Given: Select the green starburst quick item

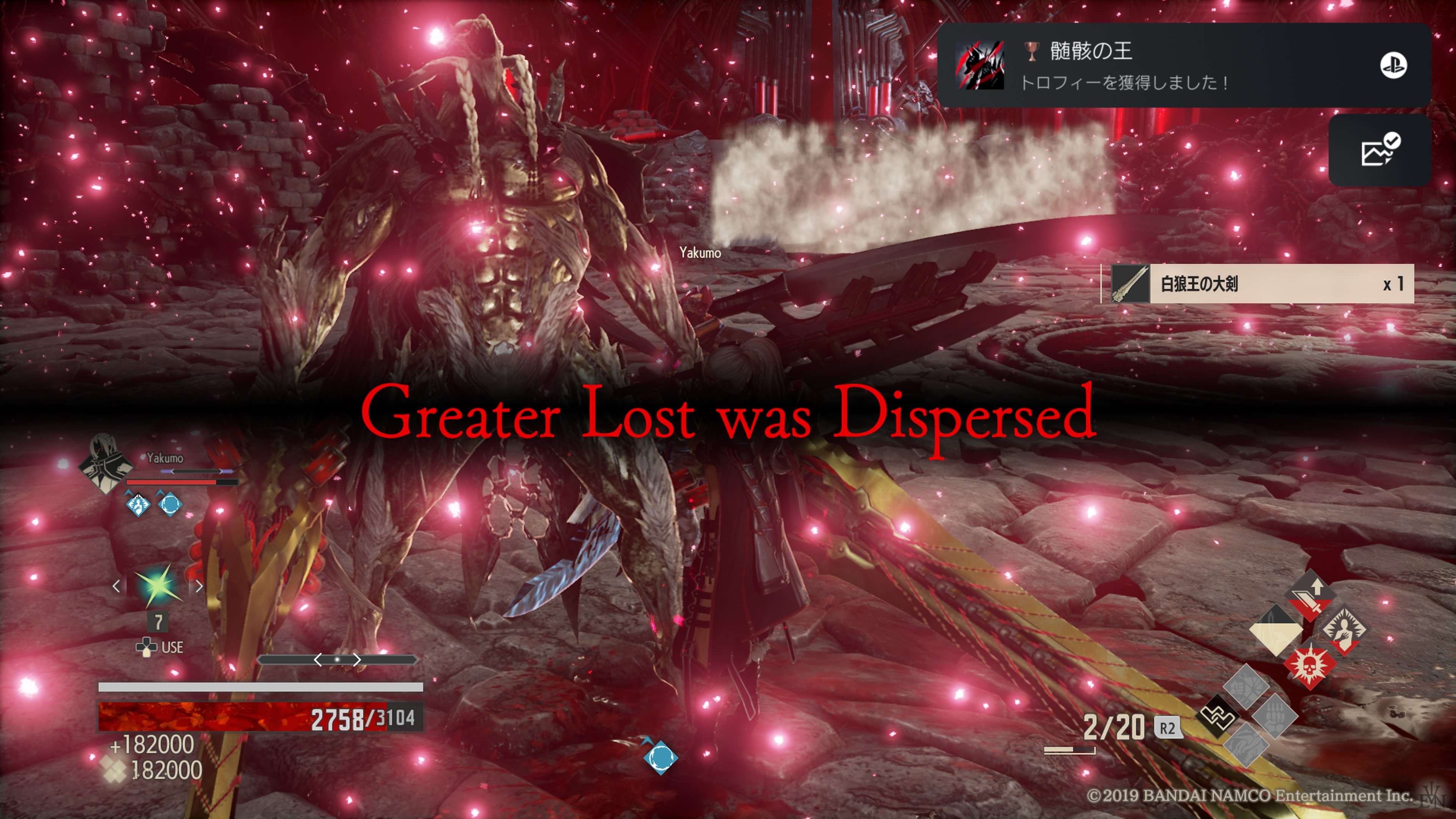Looking at the screenshot, I should click(158, 585).
